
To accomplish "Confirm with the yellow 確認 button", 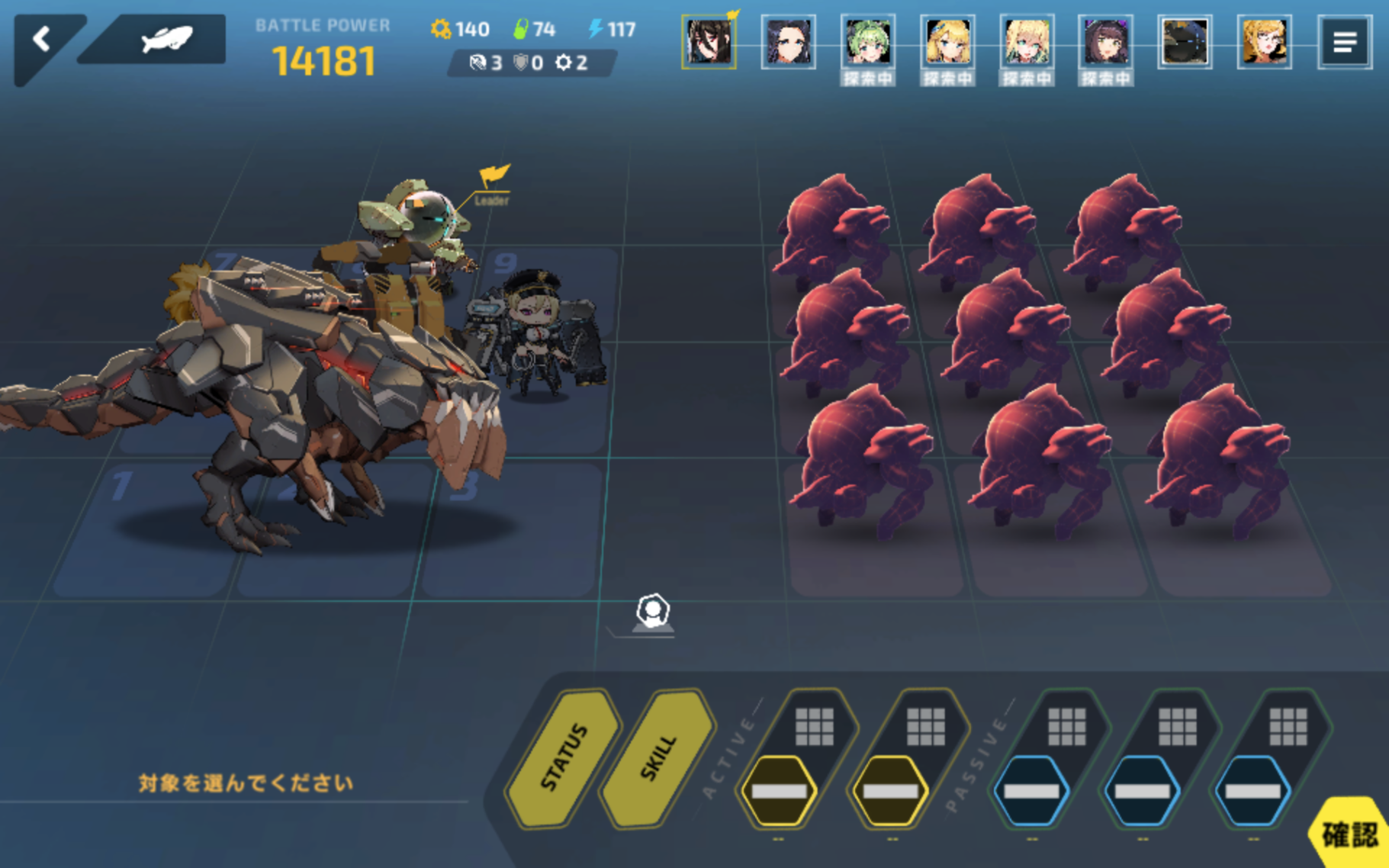I will (x=1349, y=834).
